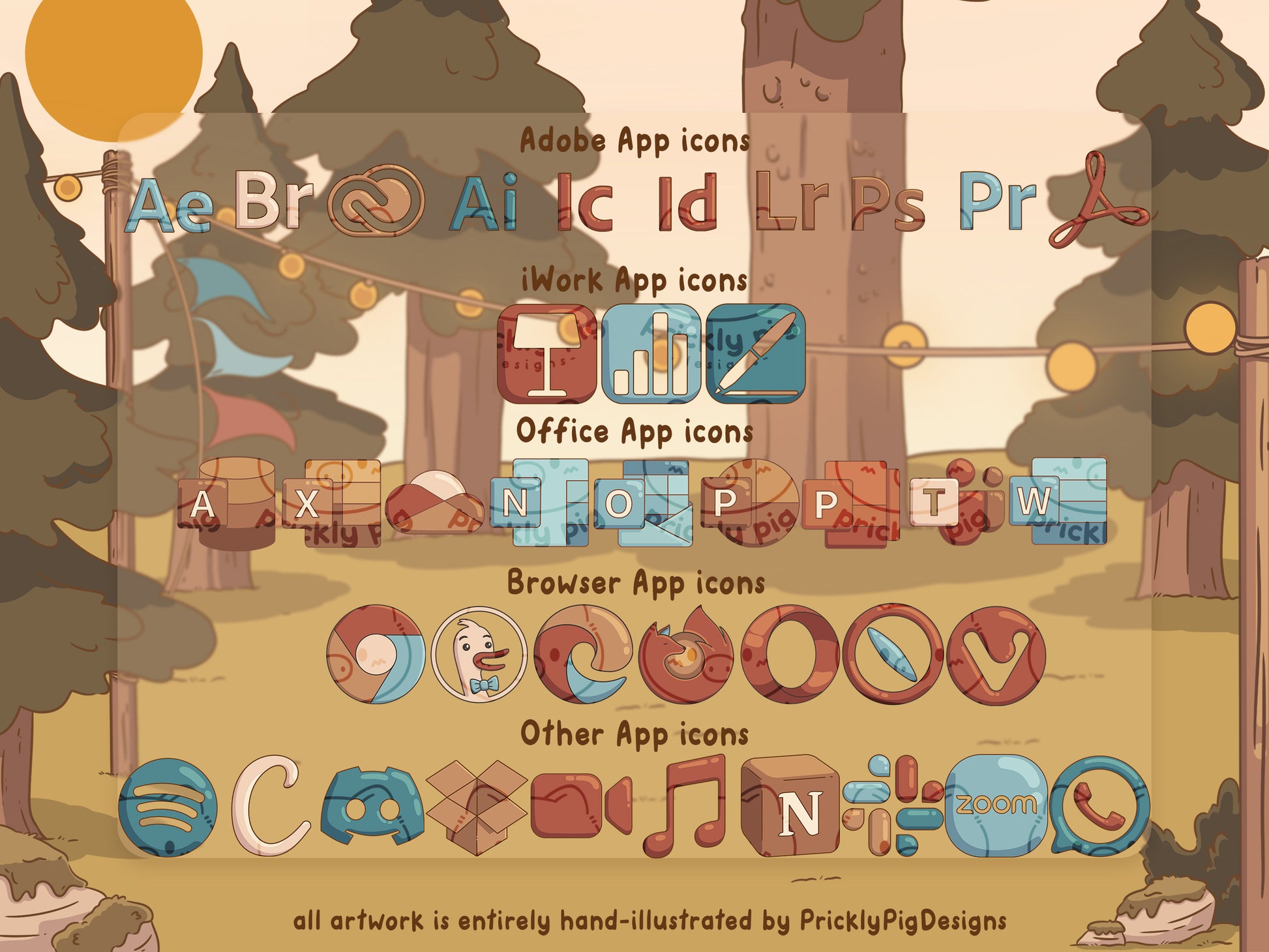The width and height of the screenshot is (1269, 952).
Task: Select the Discord icon
Action: pyautogui.click(x=372, y=806)
